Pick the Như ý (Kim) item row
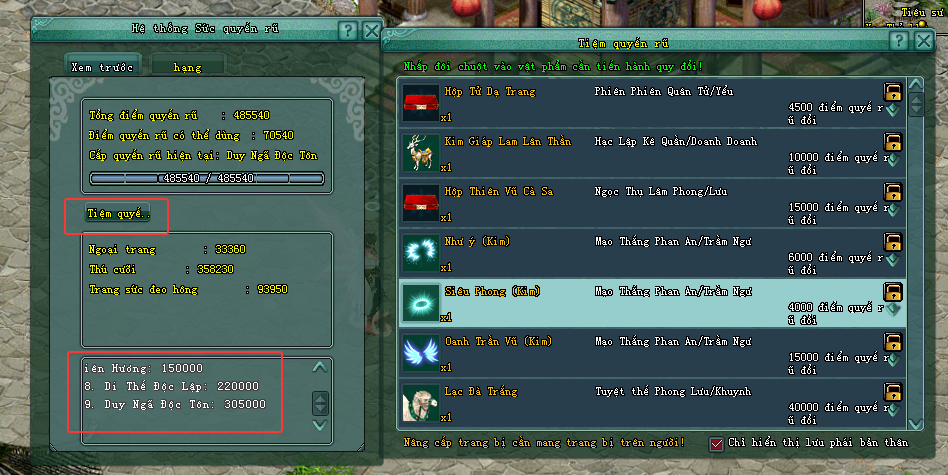This screenshot has width=948, height=475. point(640,252)
